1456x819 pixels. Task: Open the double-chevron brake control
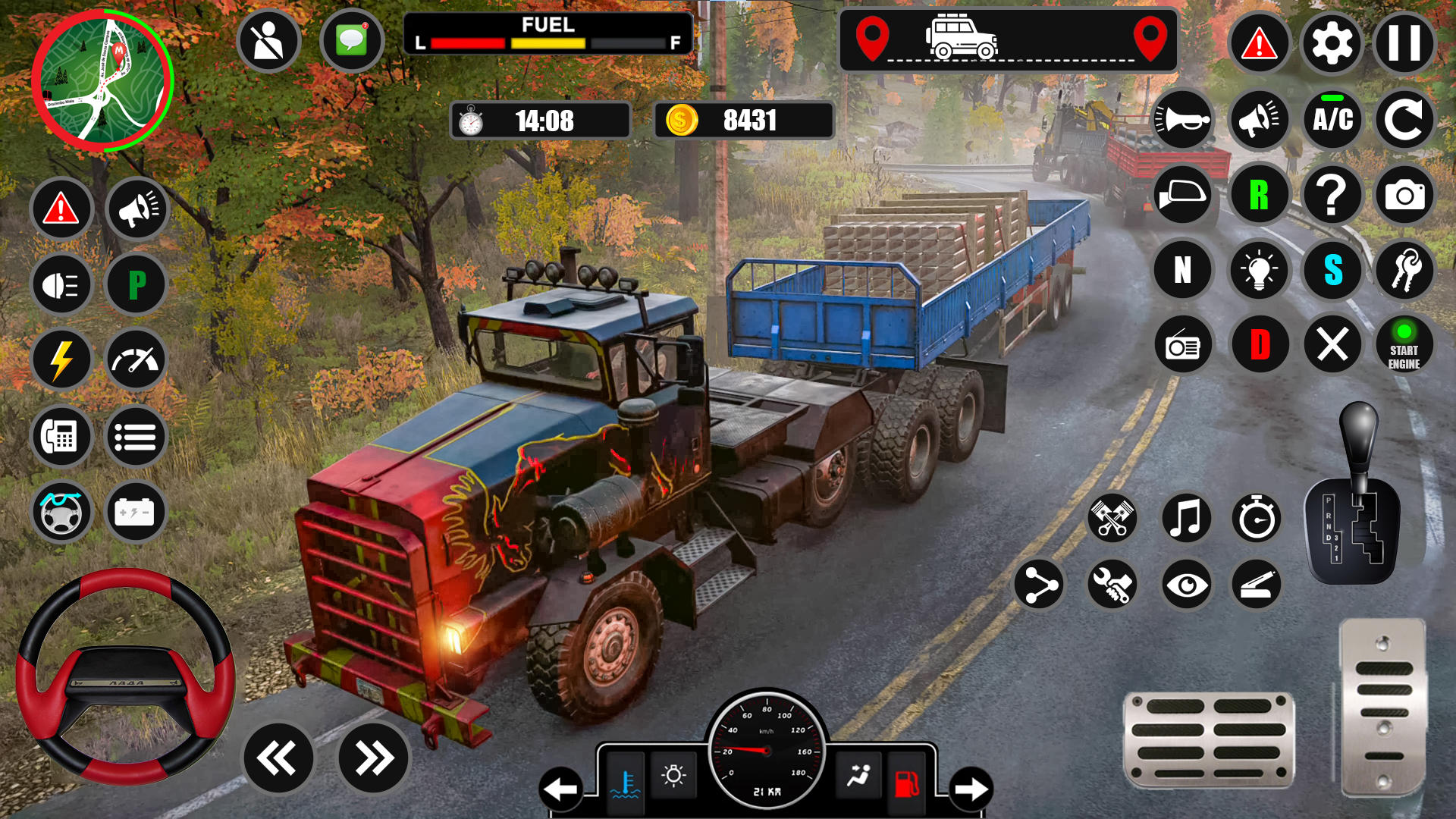pos(277,757)
